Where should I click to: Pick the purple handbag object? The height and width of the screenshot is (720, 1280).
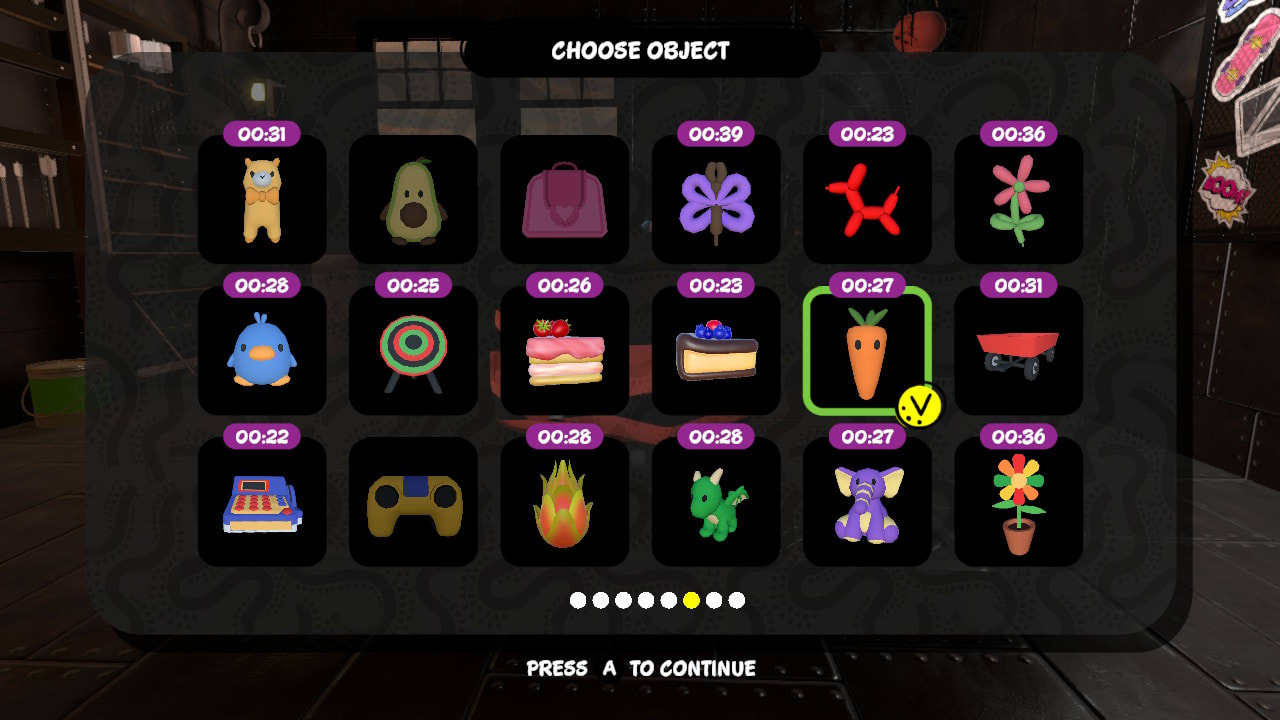pos(565,201)
